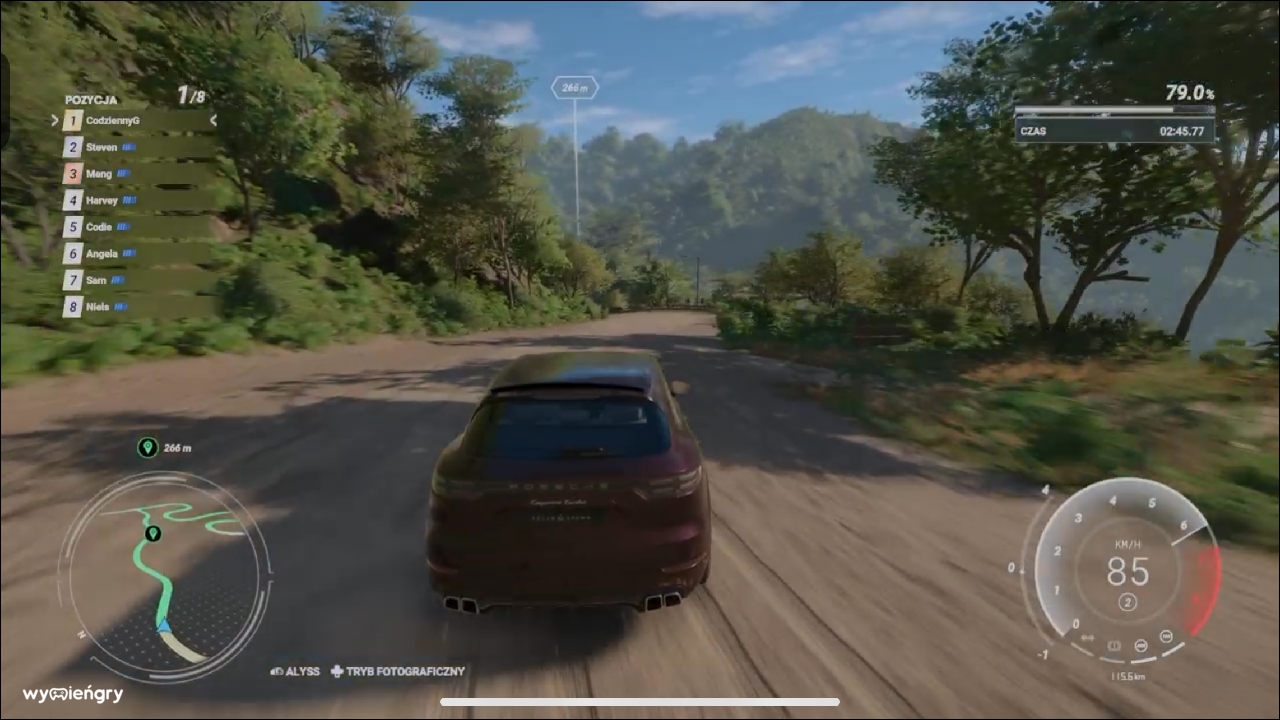
Task: Select Niels at the bottom of the standings
Action: 135,307
